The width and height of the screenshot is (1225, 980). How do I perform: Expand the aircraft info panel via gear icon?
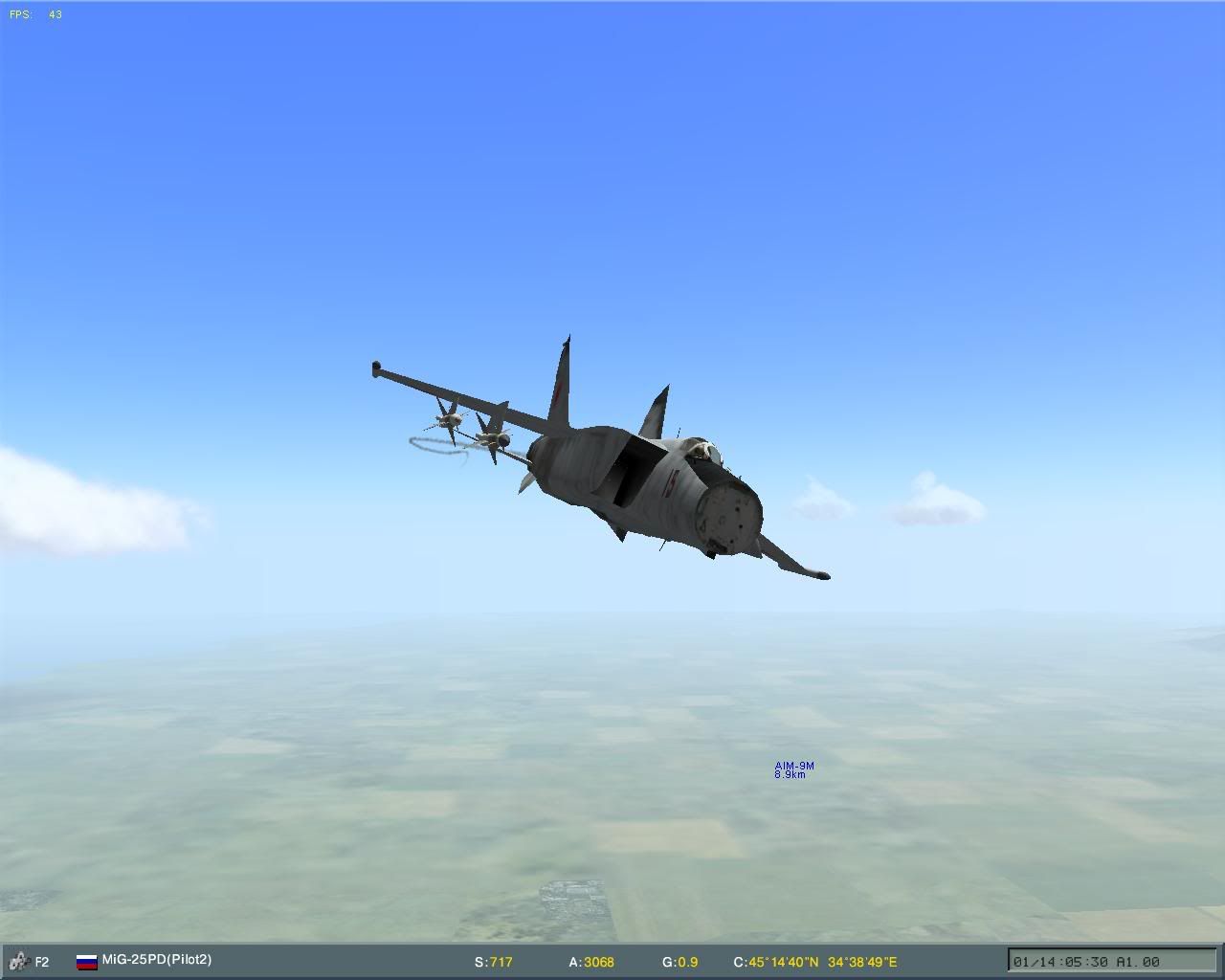tap(19, 959)
